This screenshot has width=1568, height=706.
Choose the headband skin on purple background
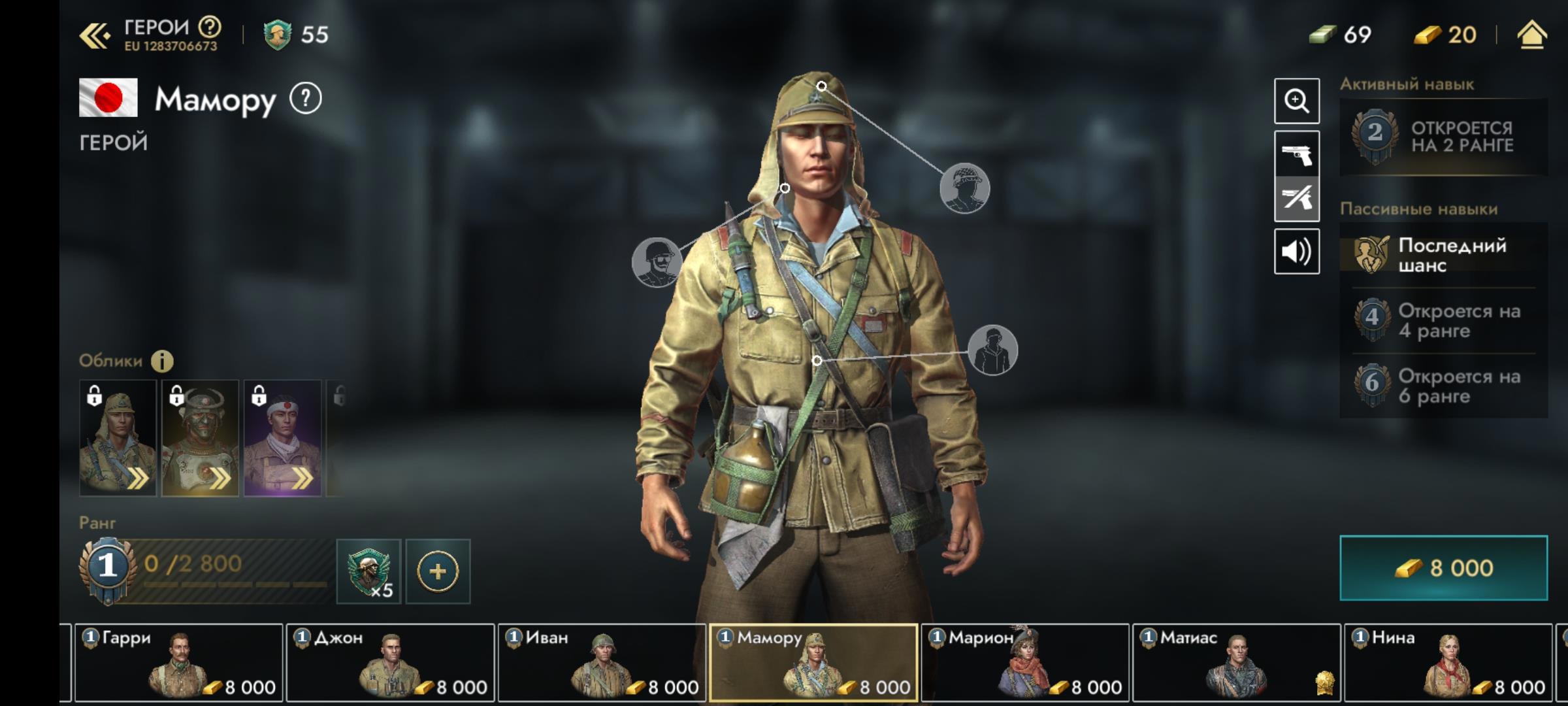coord(282,438)
